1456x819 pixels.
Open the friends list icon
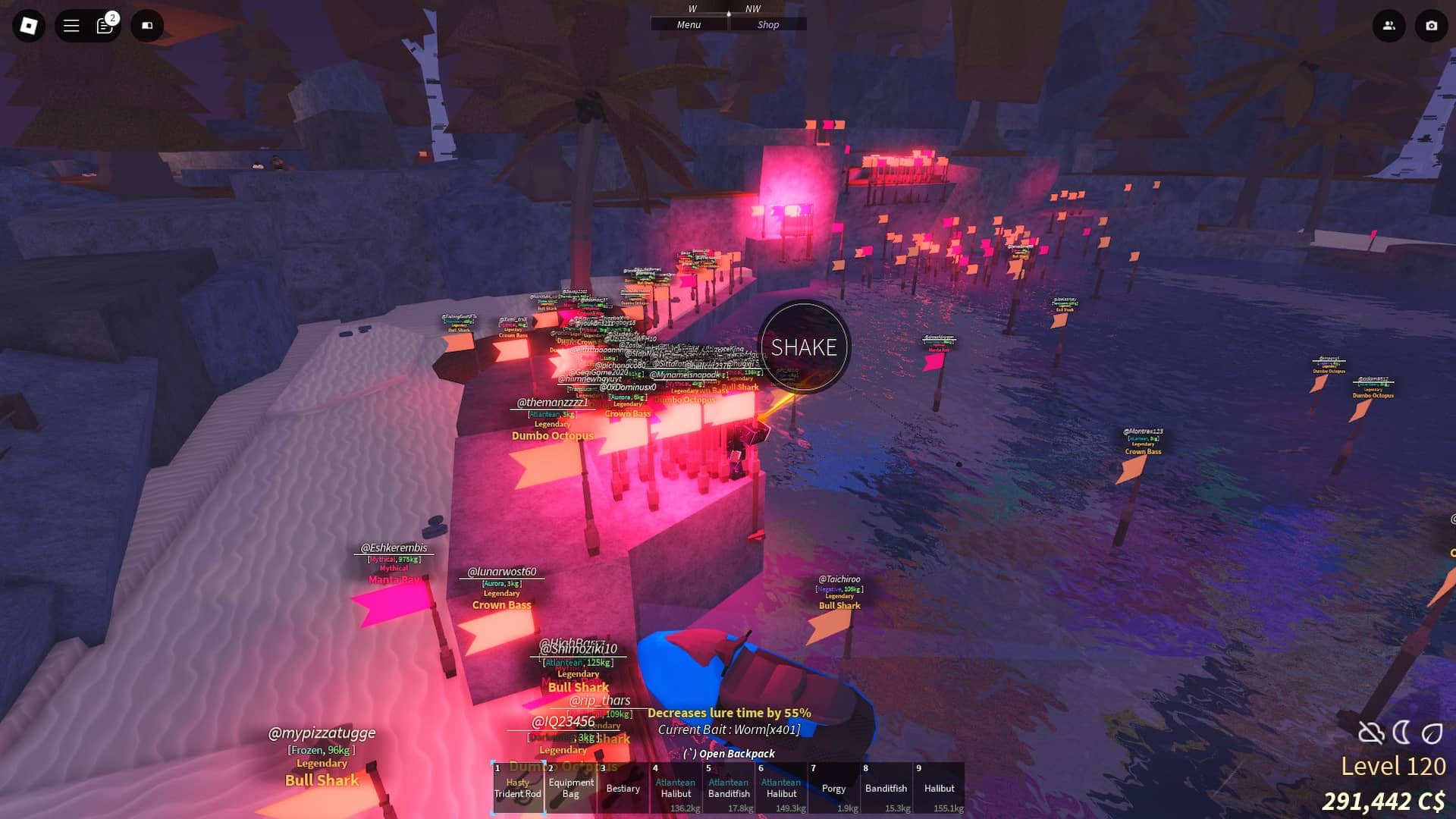1389,25
